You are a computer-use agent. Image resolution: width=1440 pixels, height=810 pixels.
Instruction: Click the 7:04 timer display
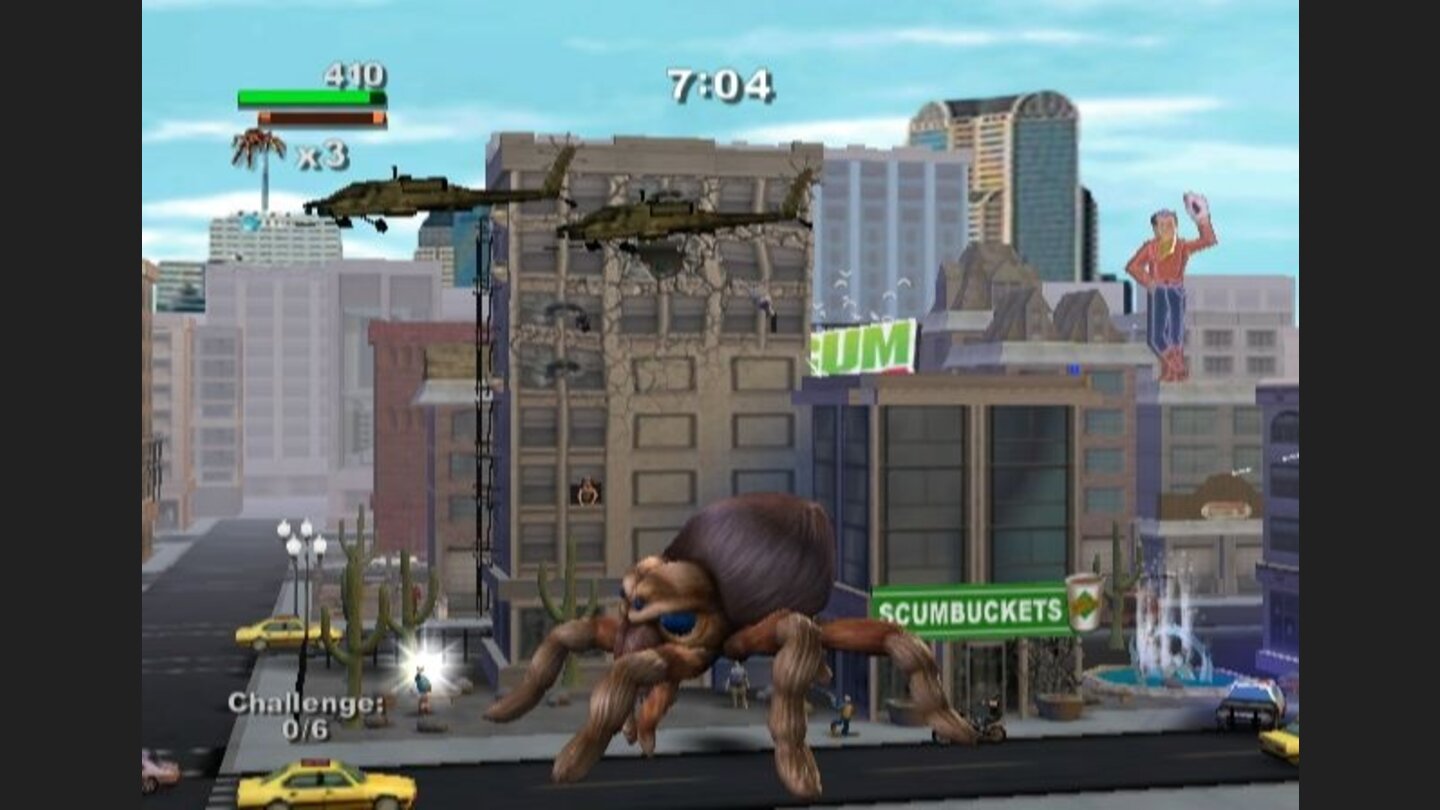[x=719, y=84]
